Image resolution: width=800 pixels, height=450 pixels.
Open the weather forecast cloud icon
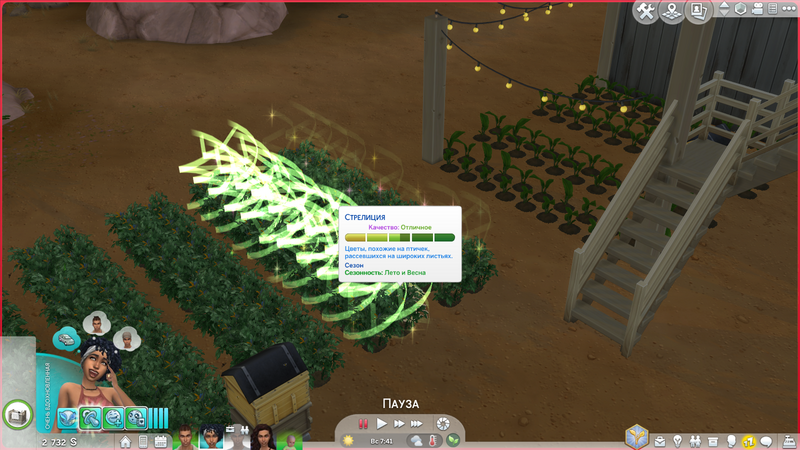click(x=415, y=440)
